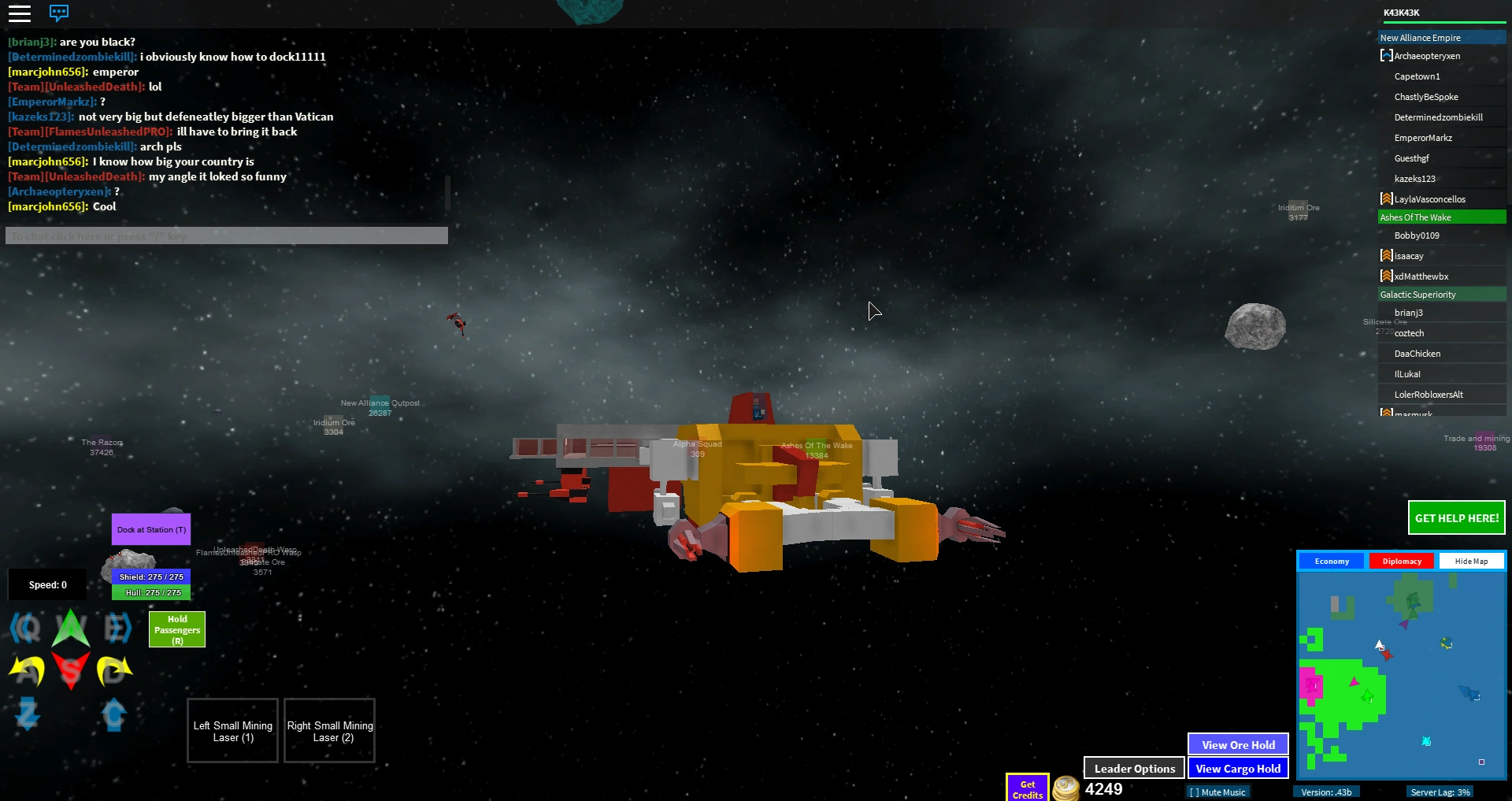Expand the Galactic Superiority faction list
1512x801 pixels.
click(x=1440, y=294)
